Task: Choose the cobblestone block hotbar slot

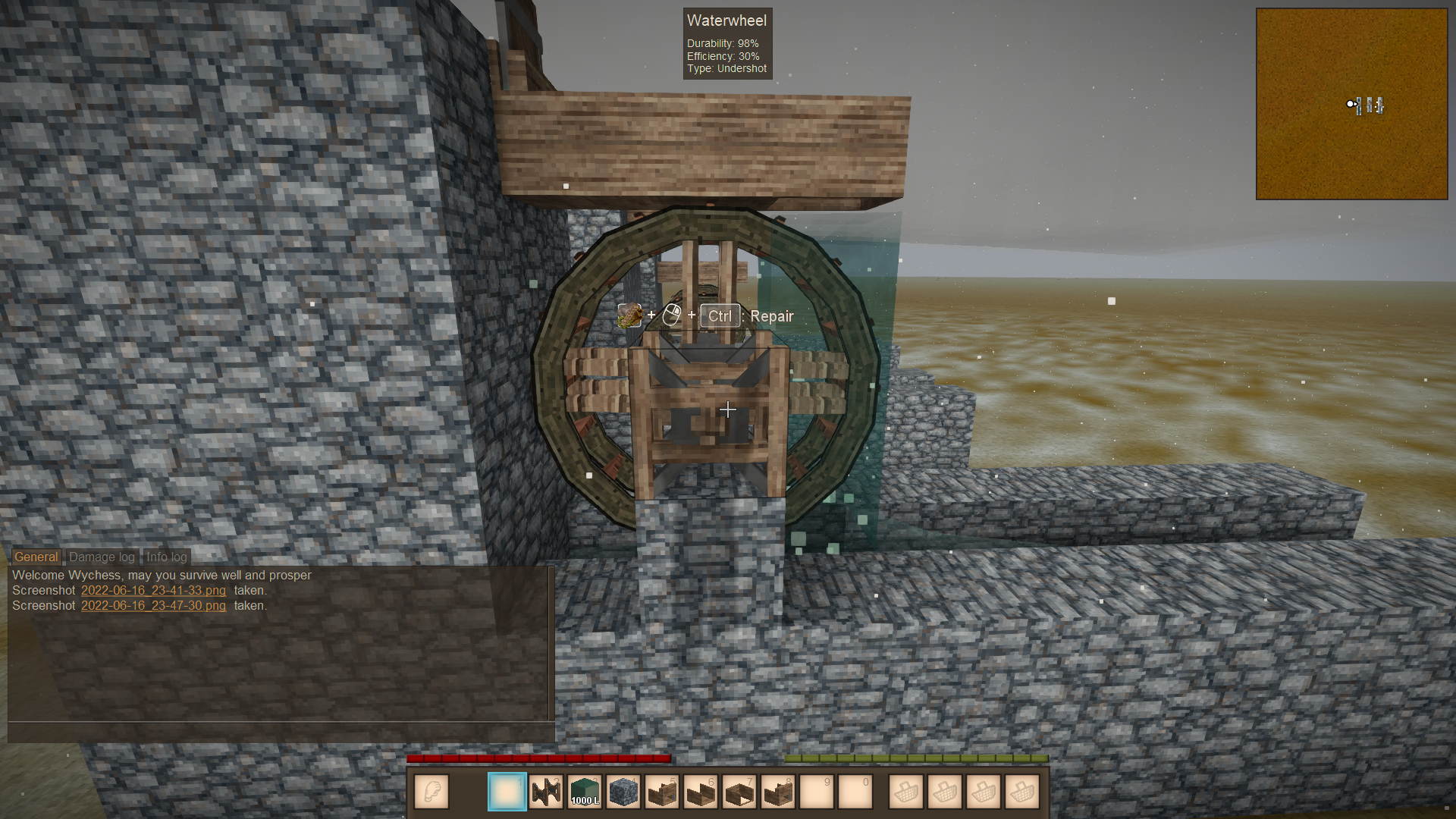Action: point(623,792)
